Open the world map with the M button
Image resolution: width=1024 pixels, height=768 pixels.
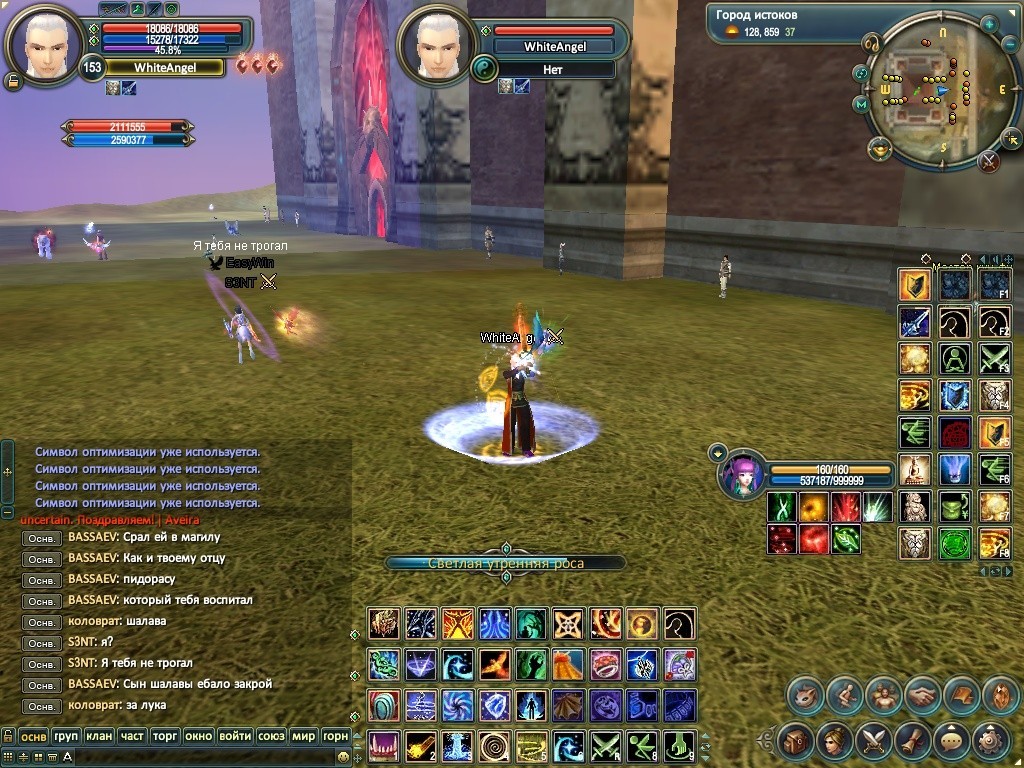[x=860, y=104]
